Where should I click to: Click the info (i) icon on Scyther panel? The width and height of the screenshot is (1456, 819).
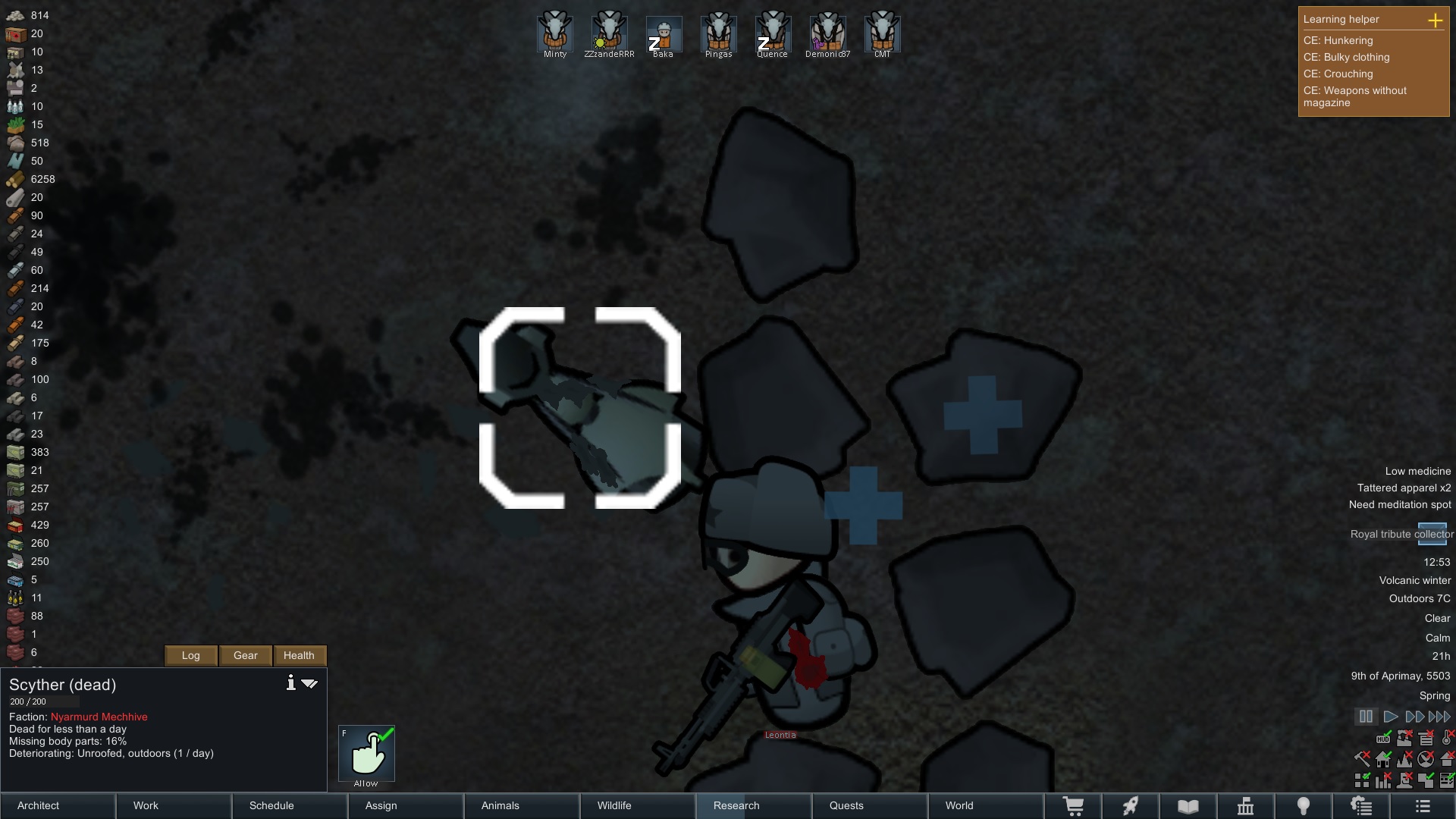tap(290, 682)
